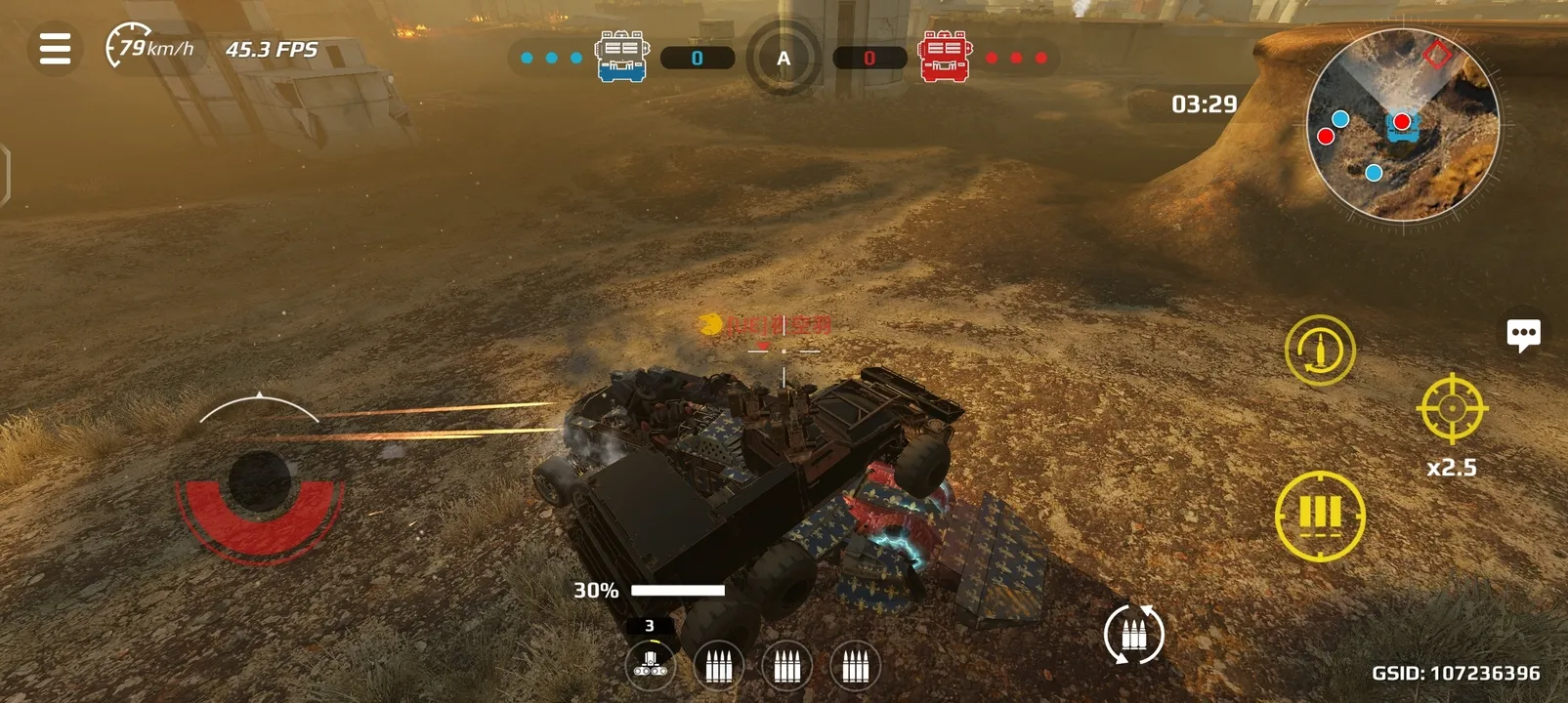Select the second machine-gun ammo slot
Screen dimensions: 1568x703
(x=717, y=665)
